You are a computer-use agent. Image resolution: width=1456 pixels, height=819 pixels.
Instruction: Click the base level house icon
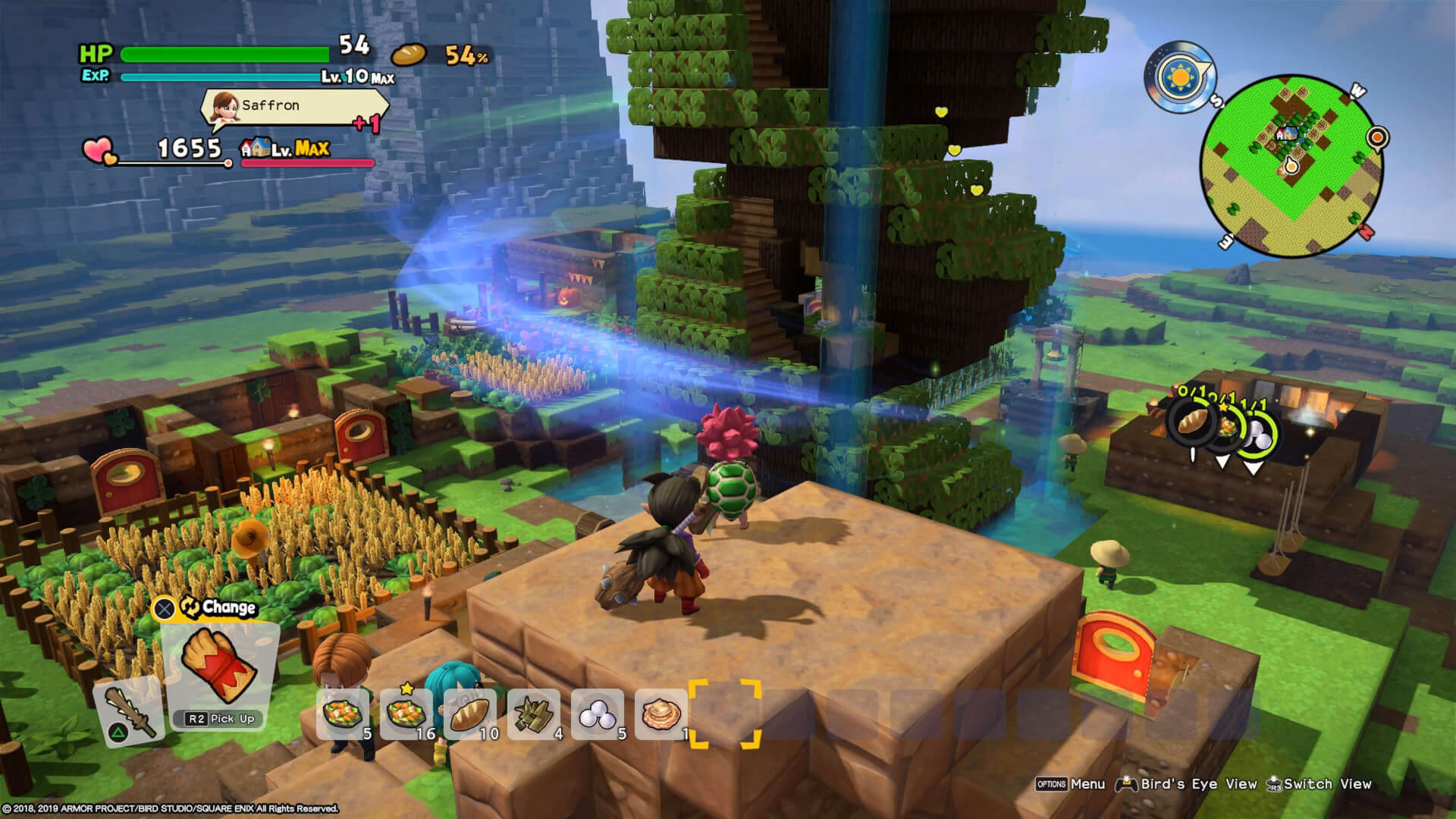click(255, 147)
